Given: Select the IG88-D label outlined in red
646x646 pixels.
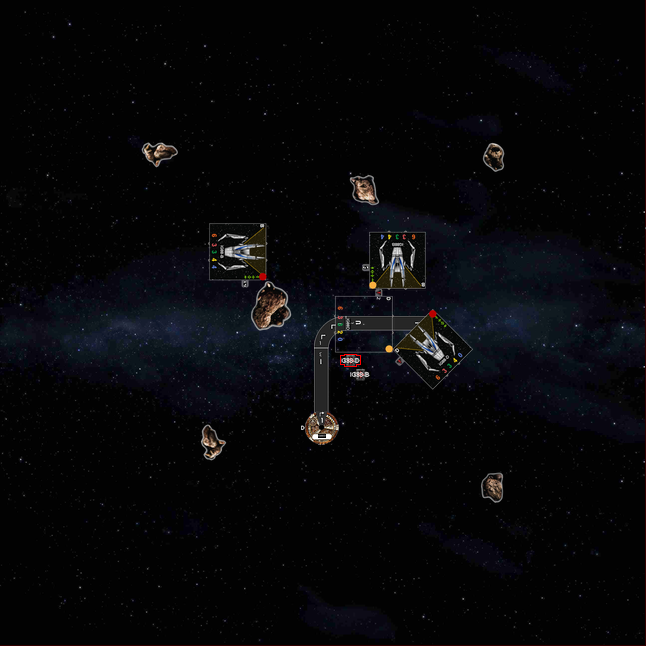Looking at the screenshot, I should click(350, 361).
